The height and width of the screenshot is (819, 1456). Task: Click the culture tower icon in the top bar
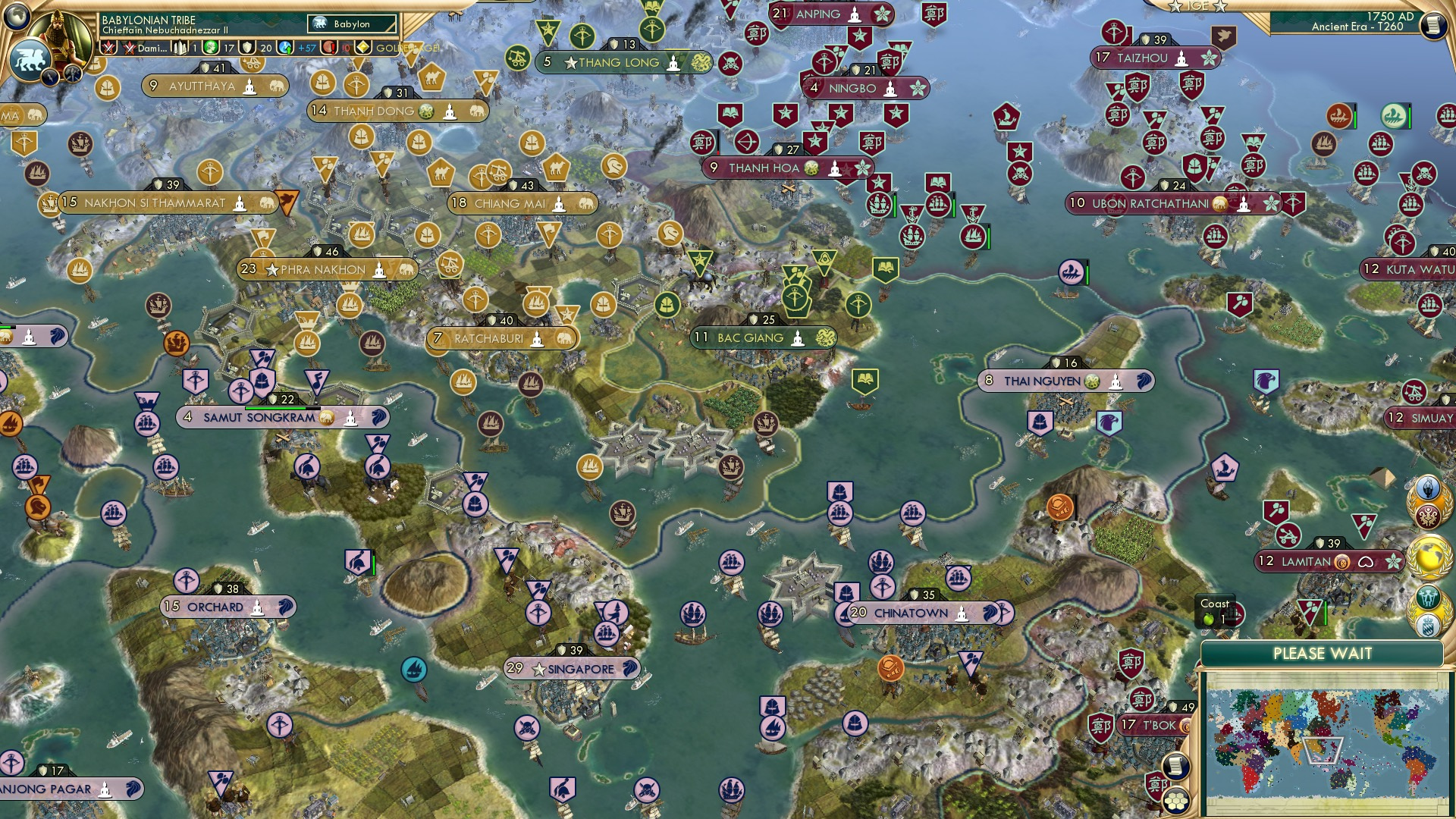(x=180, y=48)
